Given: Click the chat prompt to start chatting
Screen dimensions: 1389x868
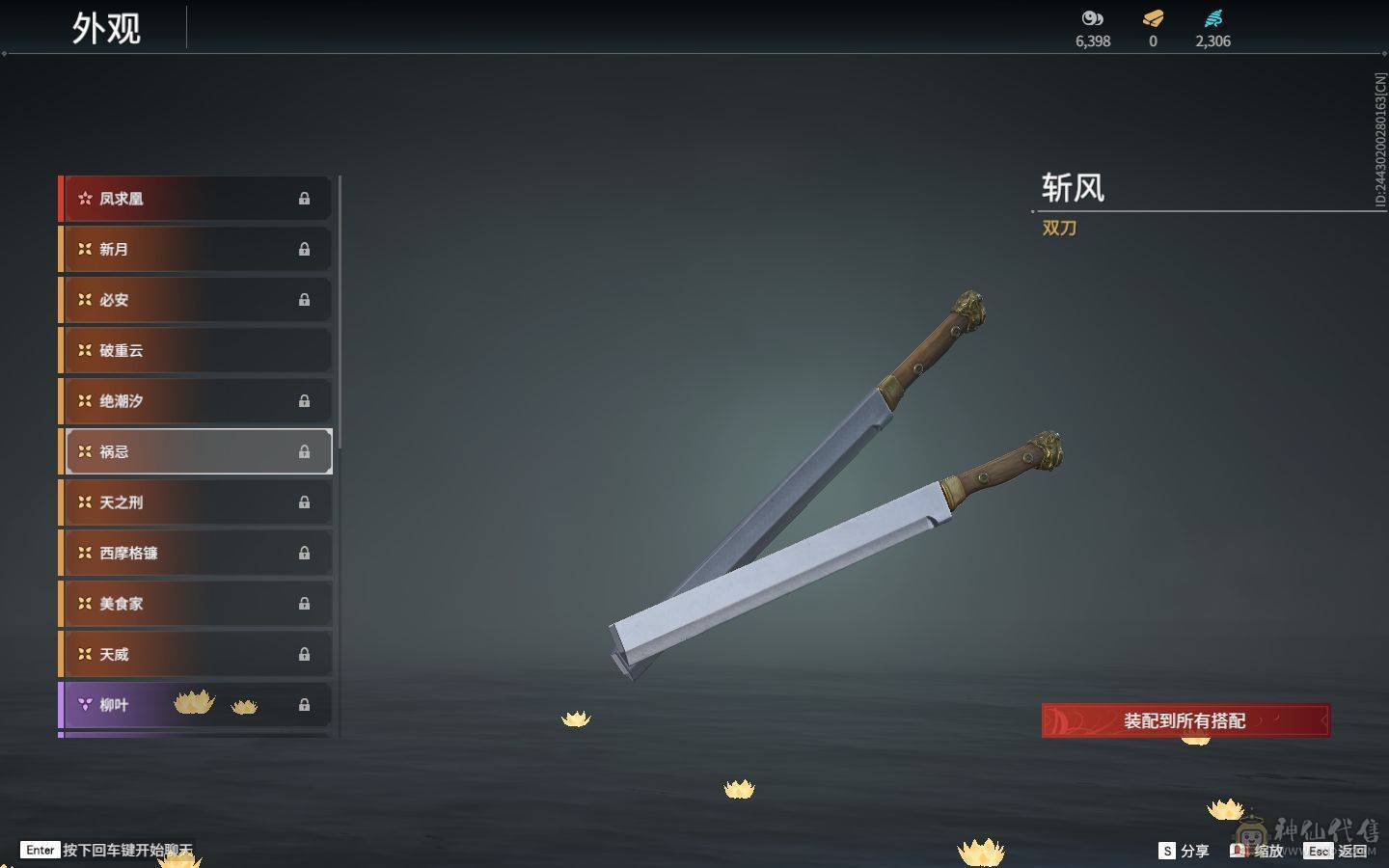Looking at the screenshot, I should click(106, 851).
